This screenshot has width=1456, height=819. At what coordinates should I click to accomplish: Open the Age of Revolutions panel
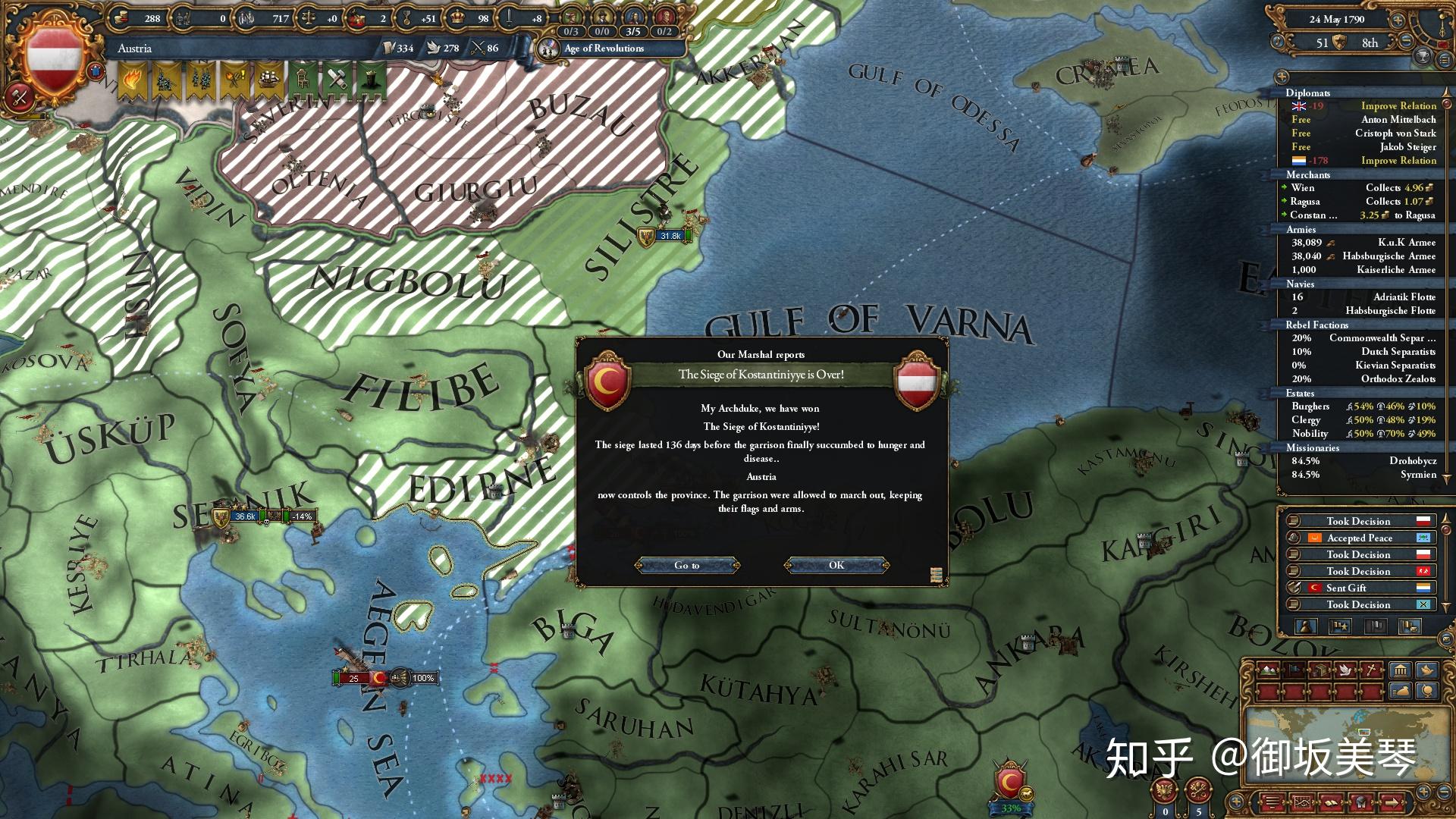coord(604,49)
